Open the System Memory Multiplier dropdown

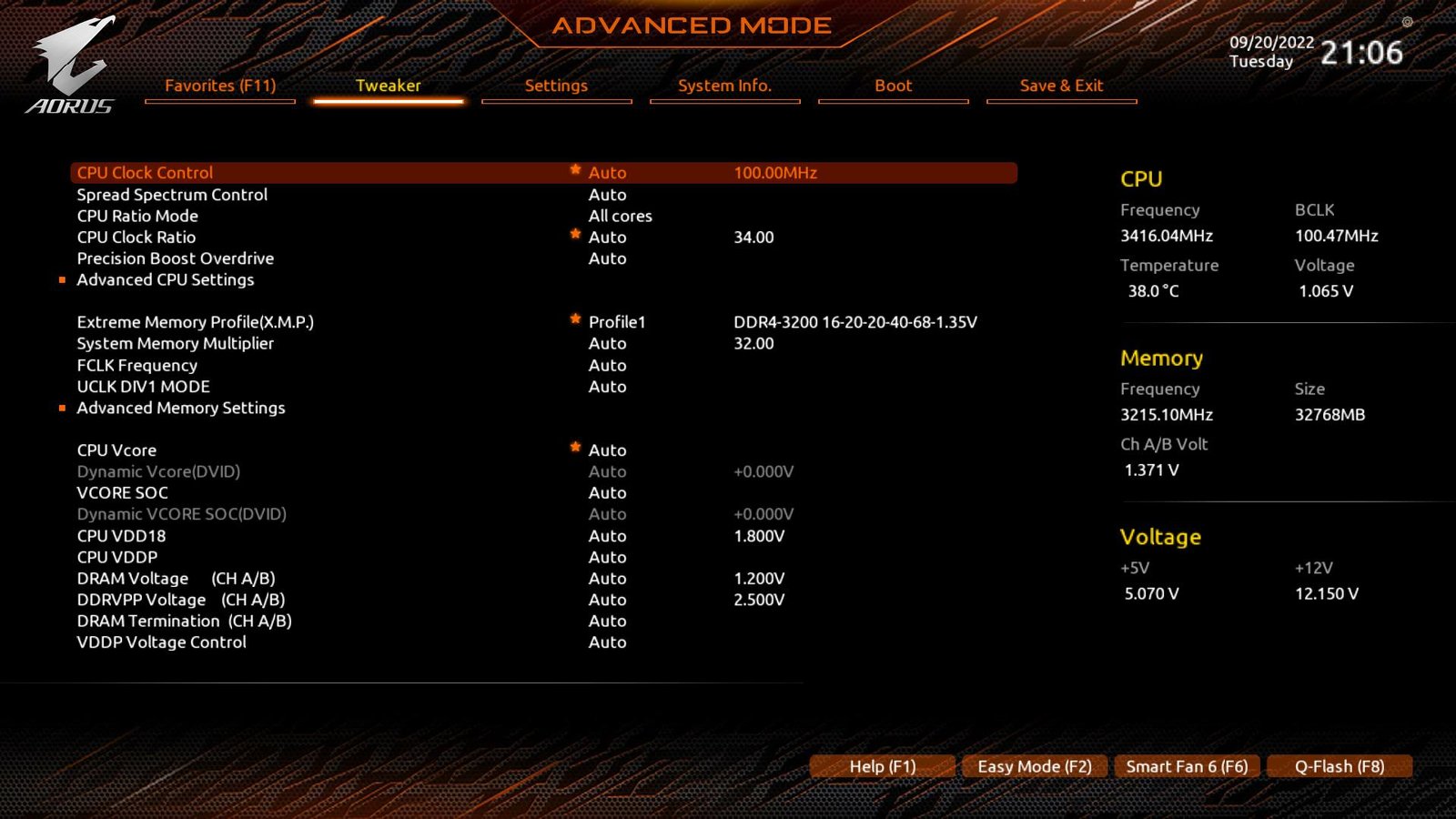pos(607,343)
